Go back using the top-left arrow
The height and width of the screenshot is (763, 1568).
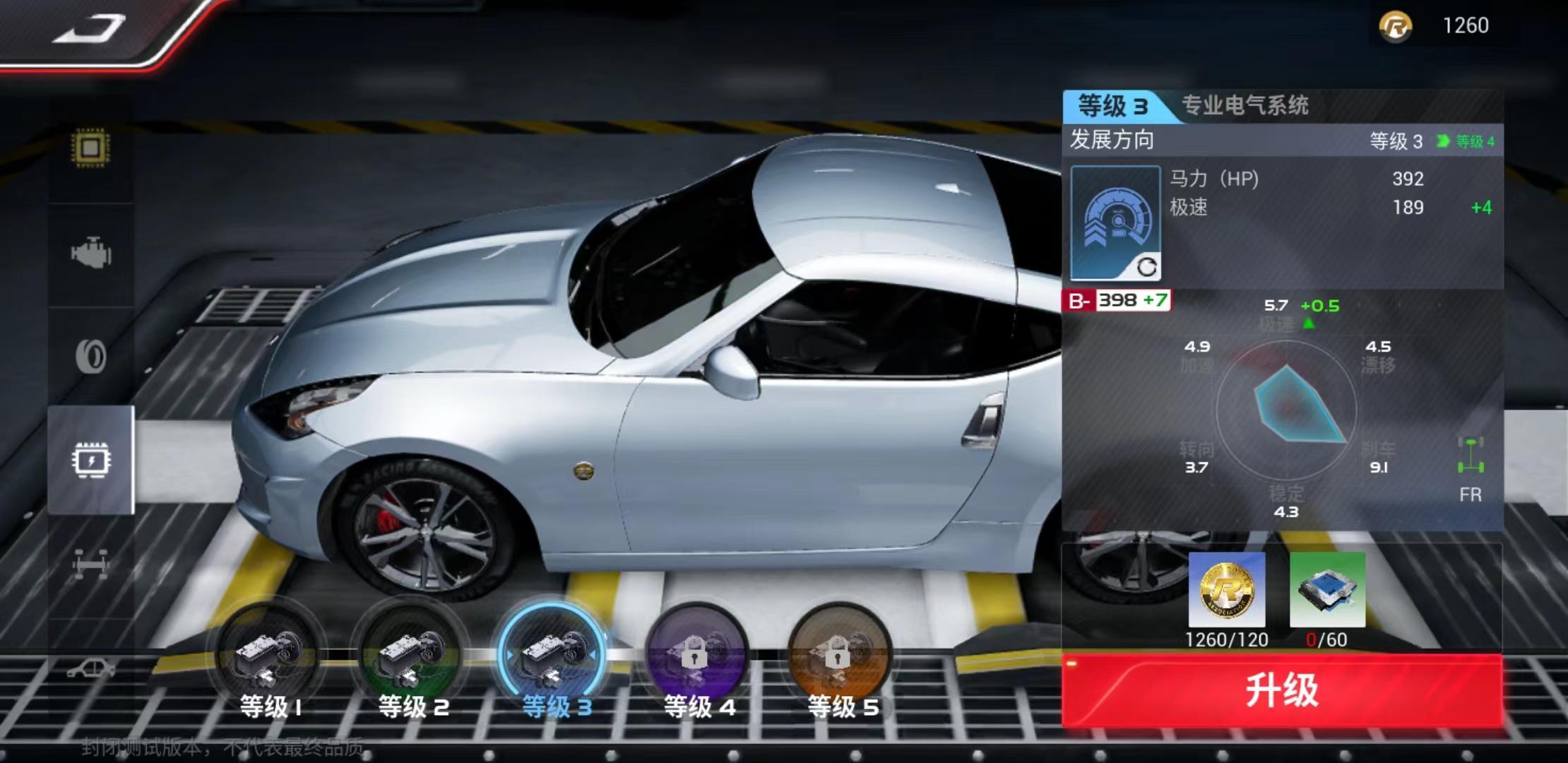pos(90,30)
